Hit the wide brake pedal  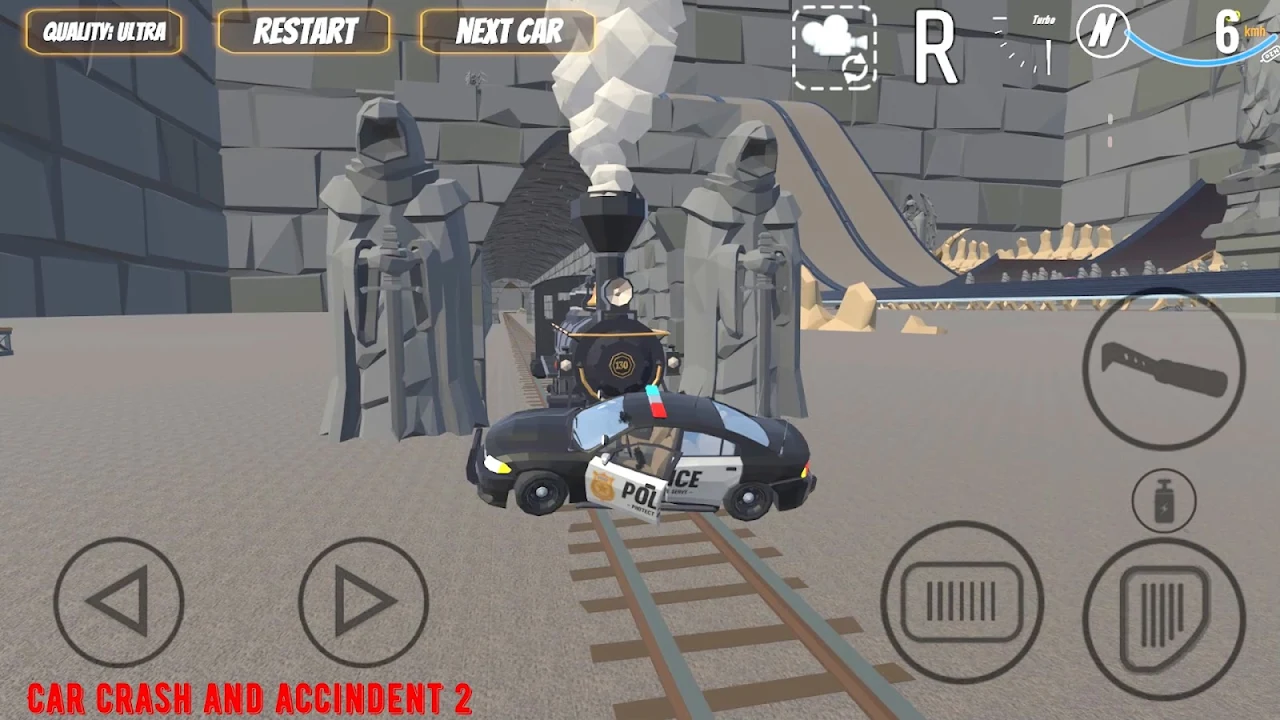point(962,602)
